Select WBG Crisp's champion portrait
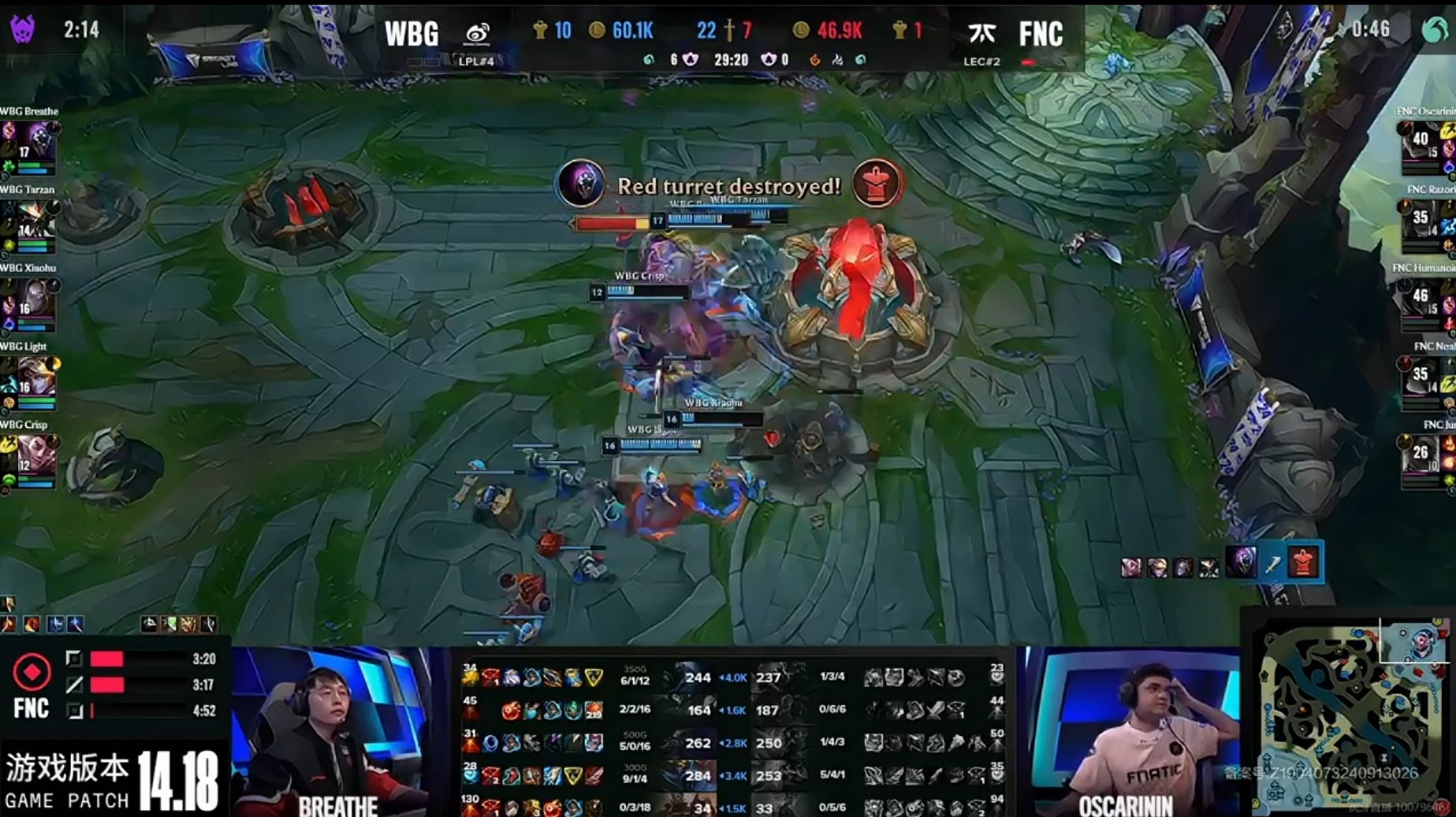Image resolution: width=1456 pixels, height=817 pixels. tap(36, 455)
